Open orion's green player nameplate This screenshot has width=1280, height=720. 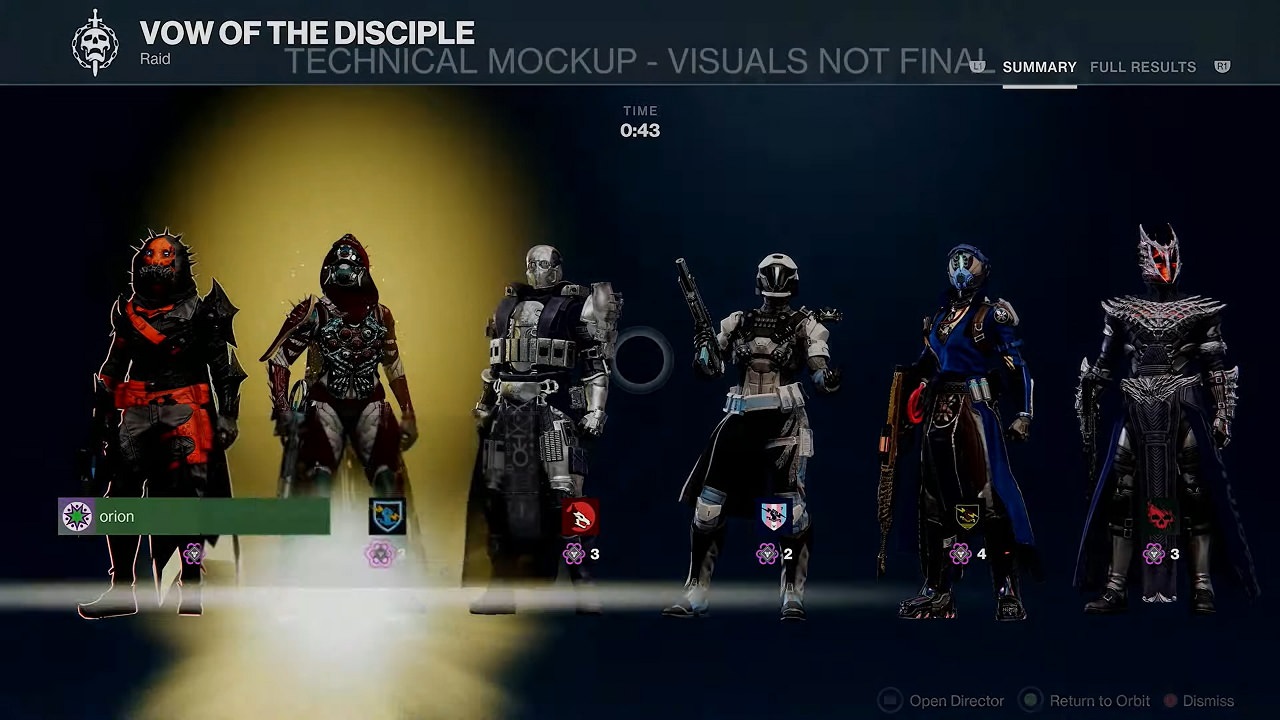194,516
